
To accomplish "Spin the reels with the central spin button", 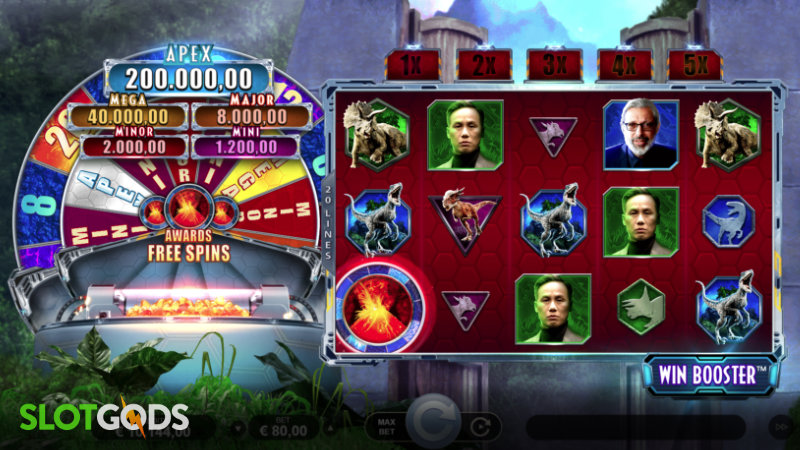I will point(435,425).
